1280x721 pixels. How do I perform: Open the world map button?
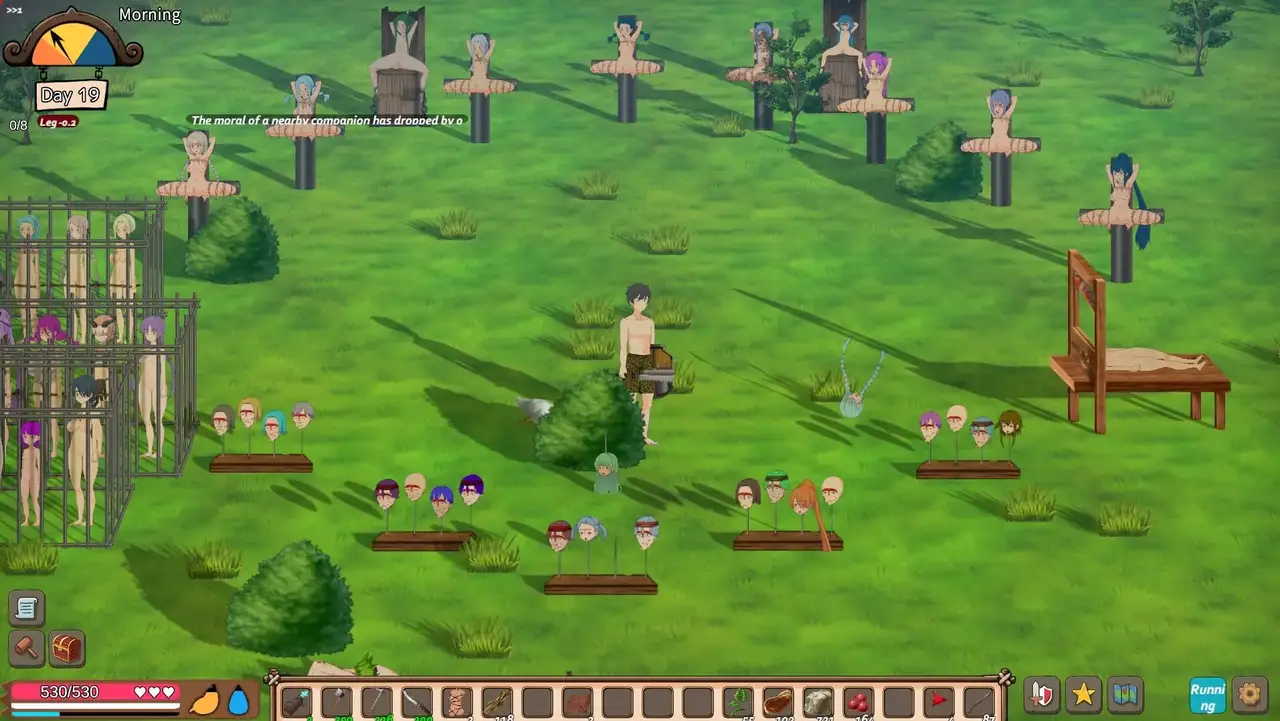[1126, 696]
